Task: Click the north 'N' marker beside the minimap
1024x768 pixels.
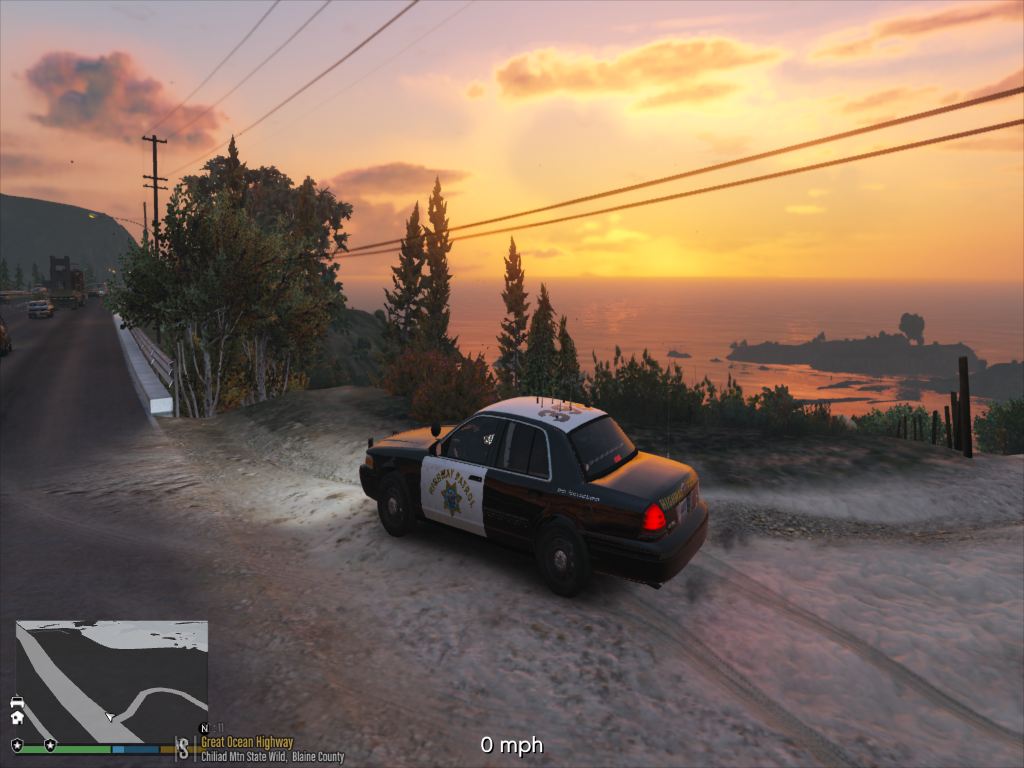Action: point(204,728)
